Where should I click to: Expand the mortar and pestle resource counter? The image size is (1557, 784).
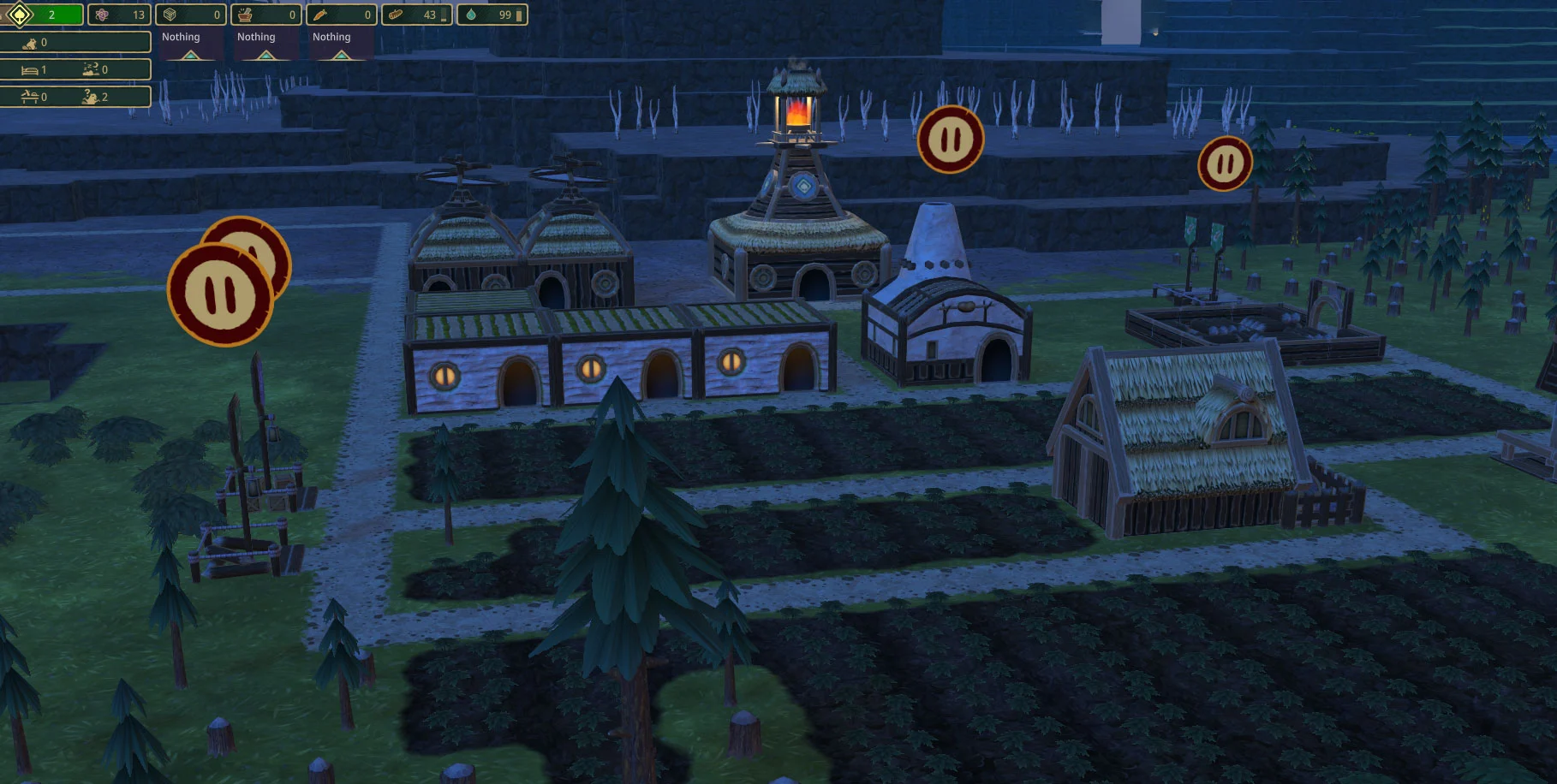click(x=266, y=15)
